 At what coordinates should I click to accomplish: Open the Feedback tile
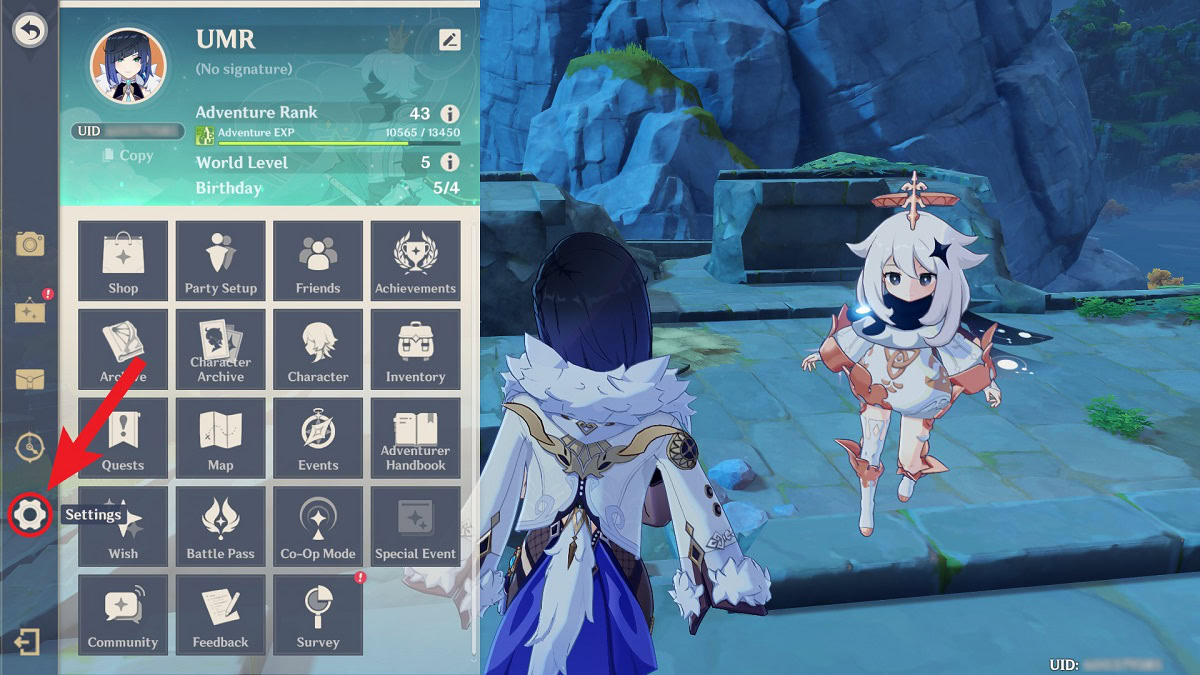[221, 615]
